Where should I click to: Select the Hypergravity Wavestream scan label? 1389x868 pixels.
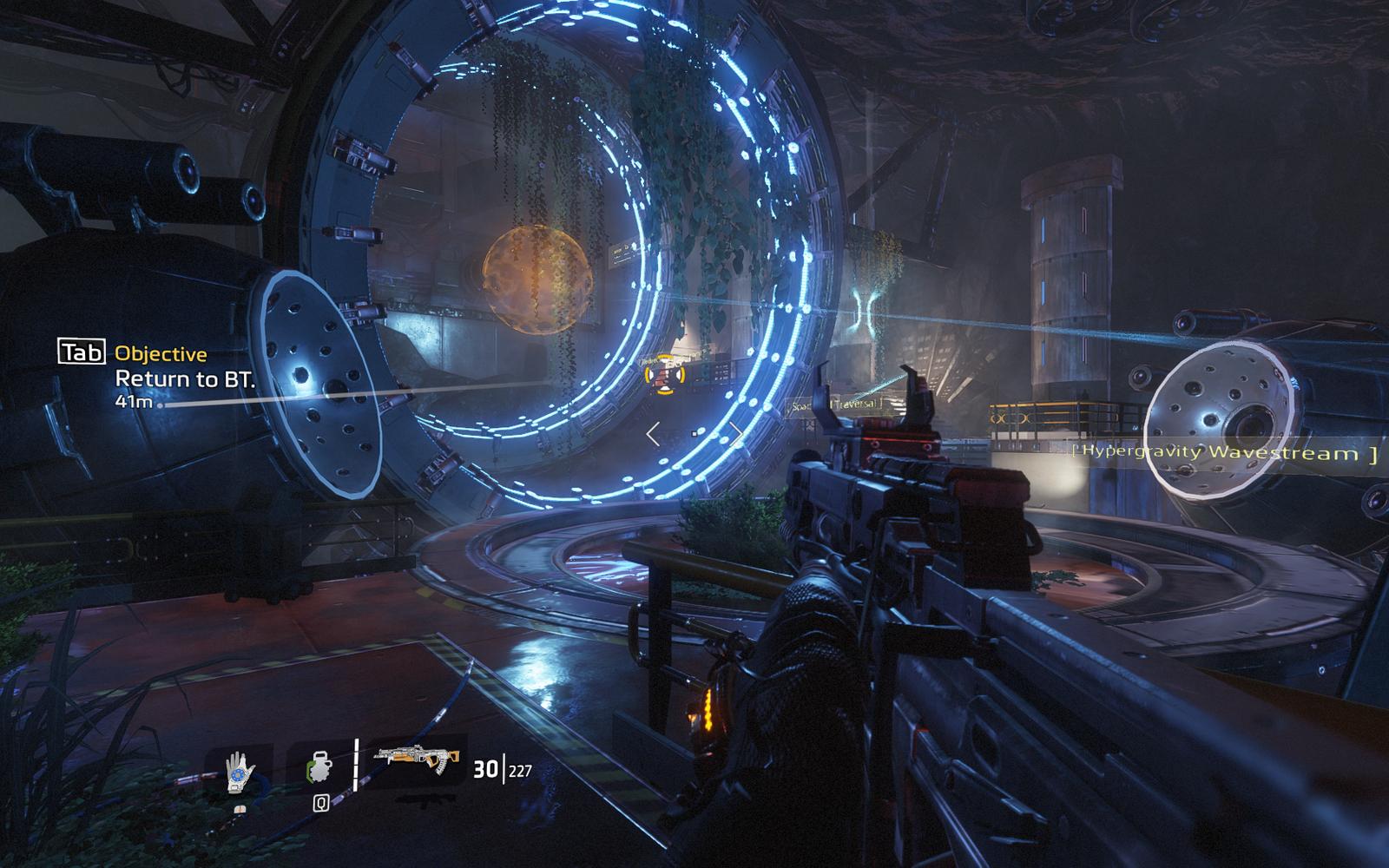point(1224,452)
